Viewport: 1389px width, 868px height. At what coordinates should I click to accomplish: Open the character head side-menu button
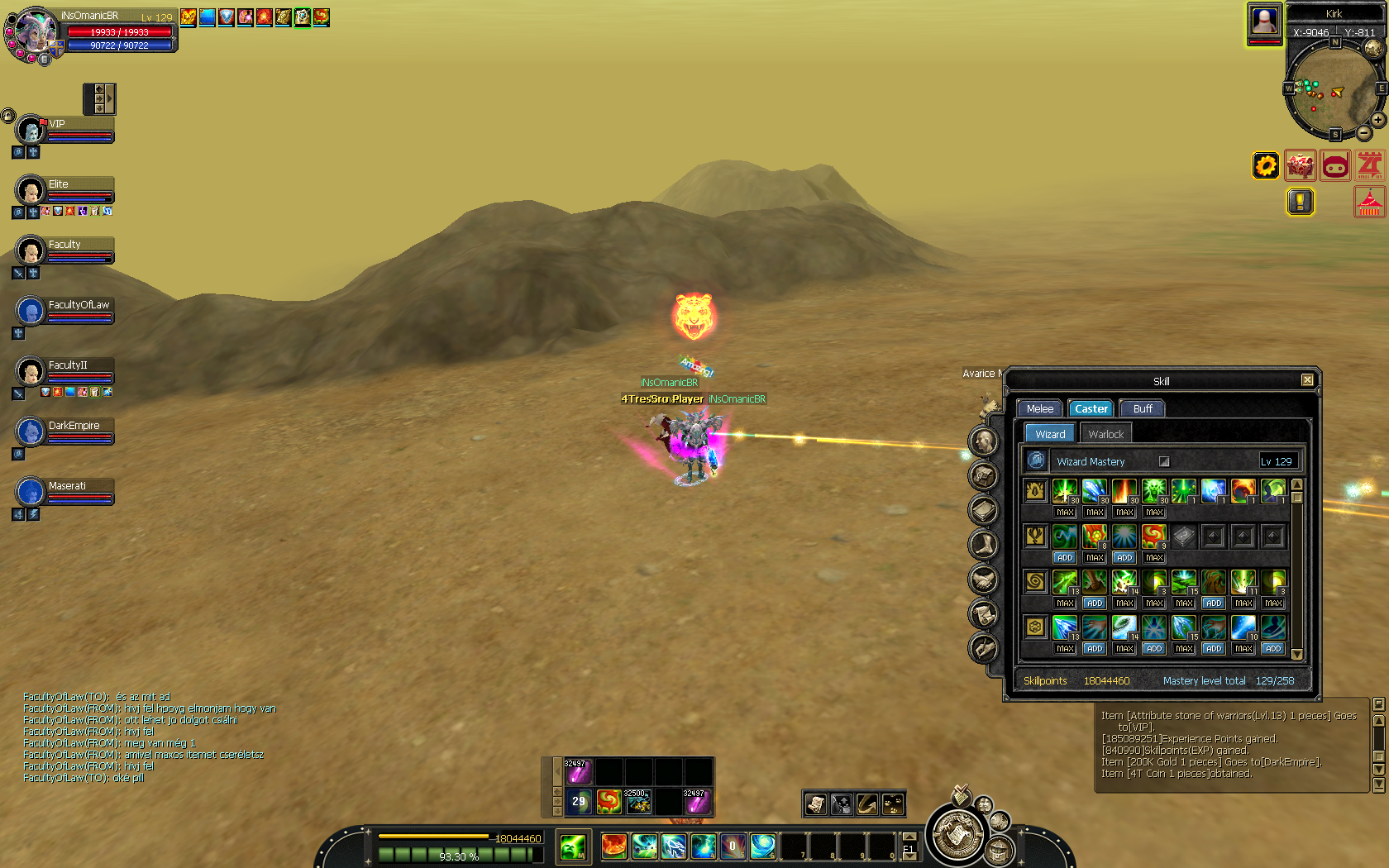click(983, 441)
